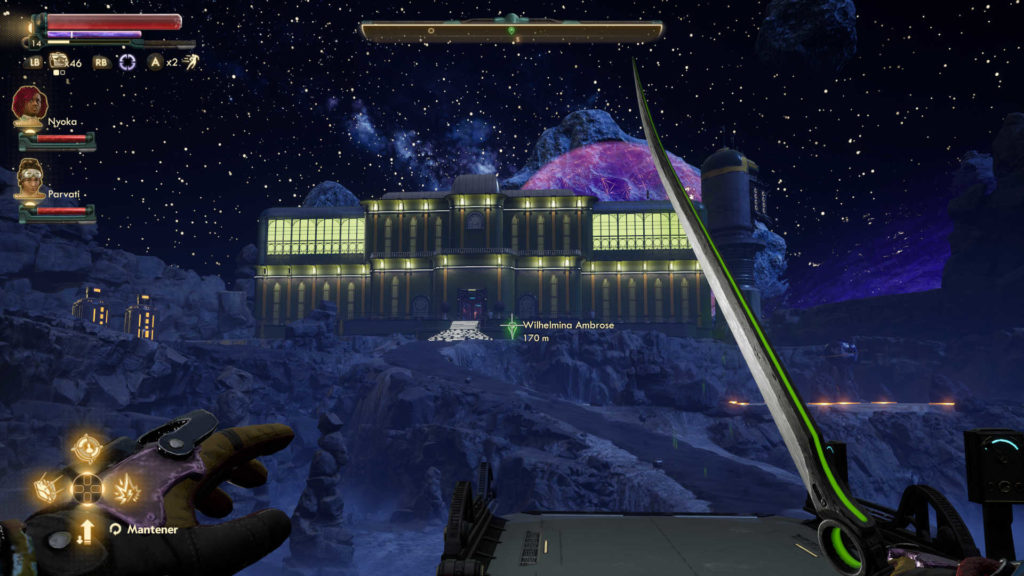Click the Wilhelmina Ambrose quest marker
The width and height of the screenshot is (1024, 576).
pos(511,327)
